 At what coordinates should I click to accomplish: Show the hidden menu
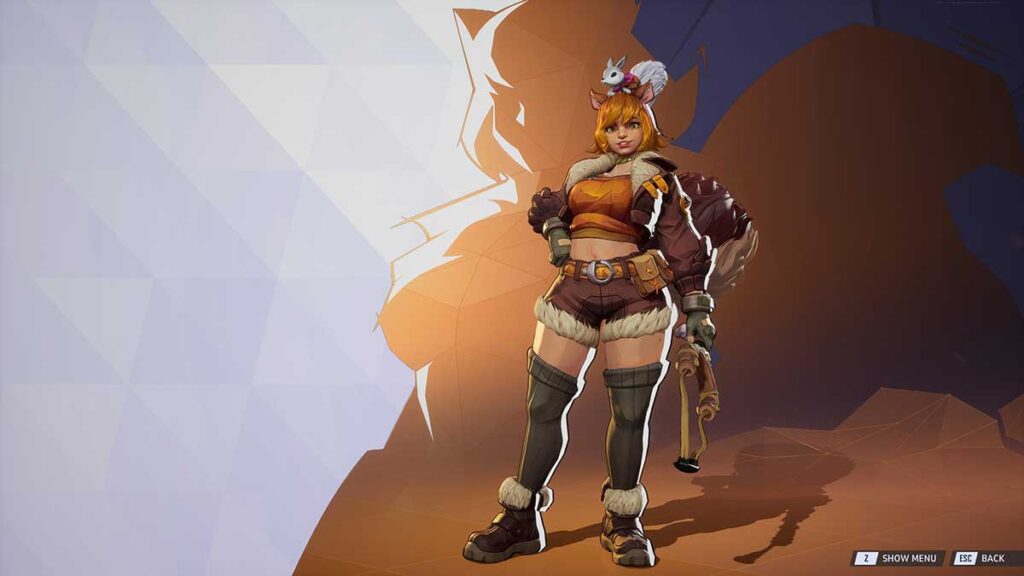click(897, 558)
